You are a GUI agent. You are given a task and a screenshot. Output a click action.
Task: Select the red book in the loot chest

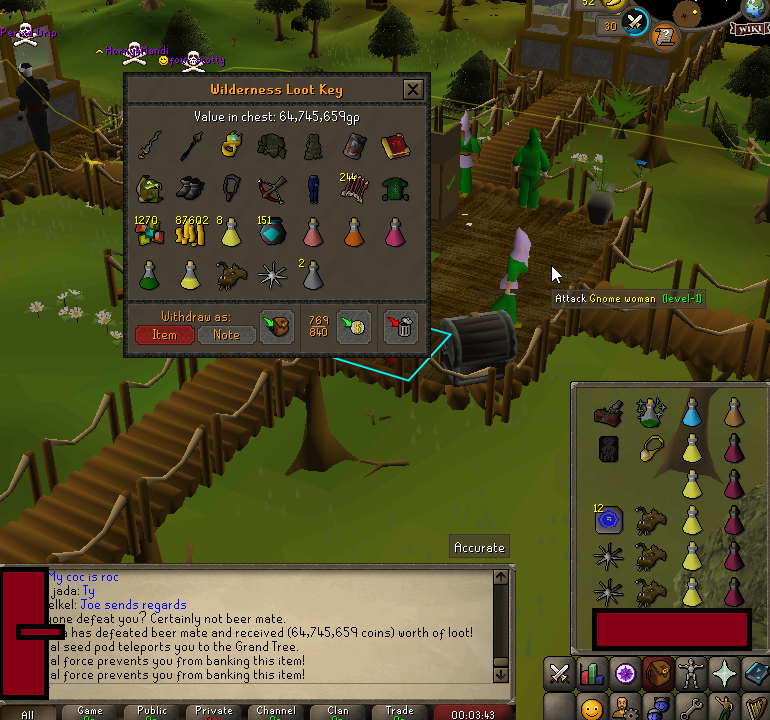(392, 147)
